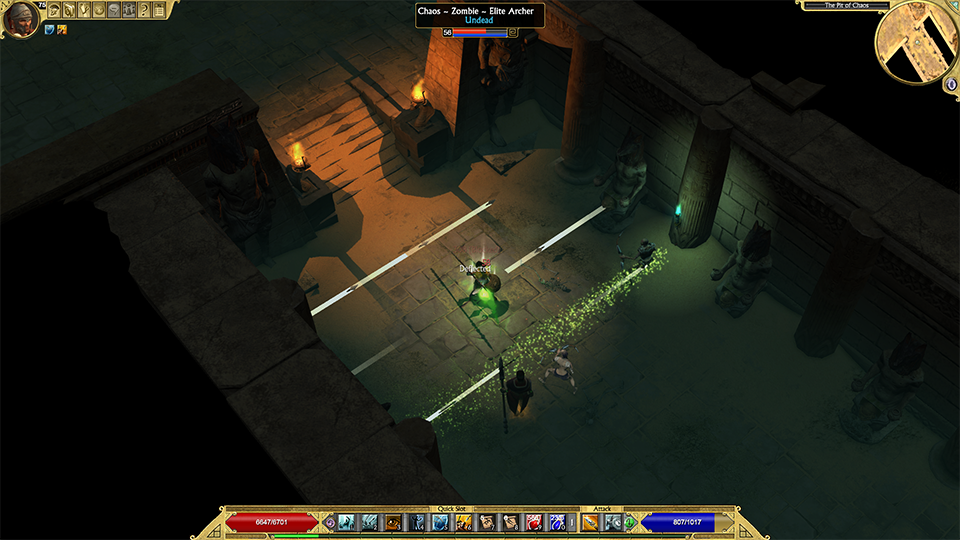
Task: Click the player portrait in the corner
Action: [x=20, y=18]
